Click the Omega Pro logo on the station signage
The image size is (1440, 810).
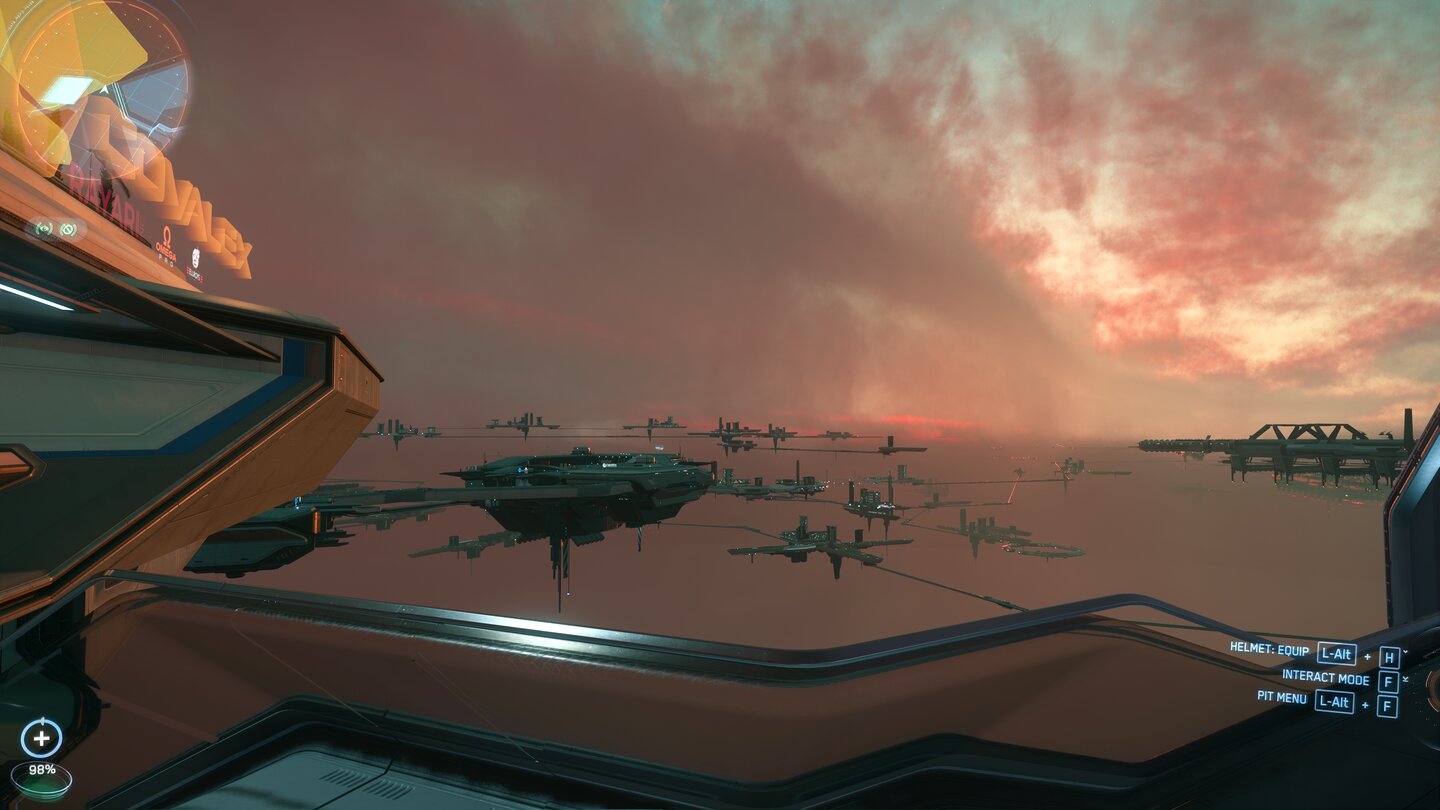[x=166, y=245]
